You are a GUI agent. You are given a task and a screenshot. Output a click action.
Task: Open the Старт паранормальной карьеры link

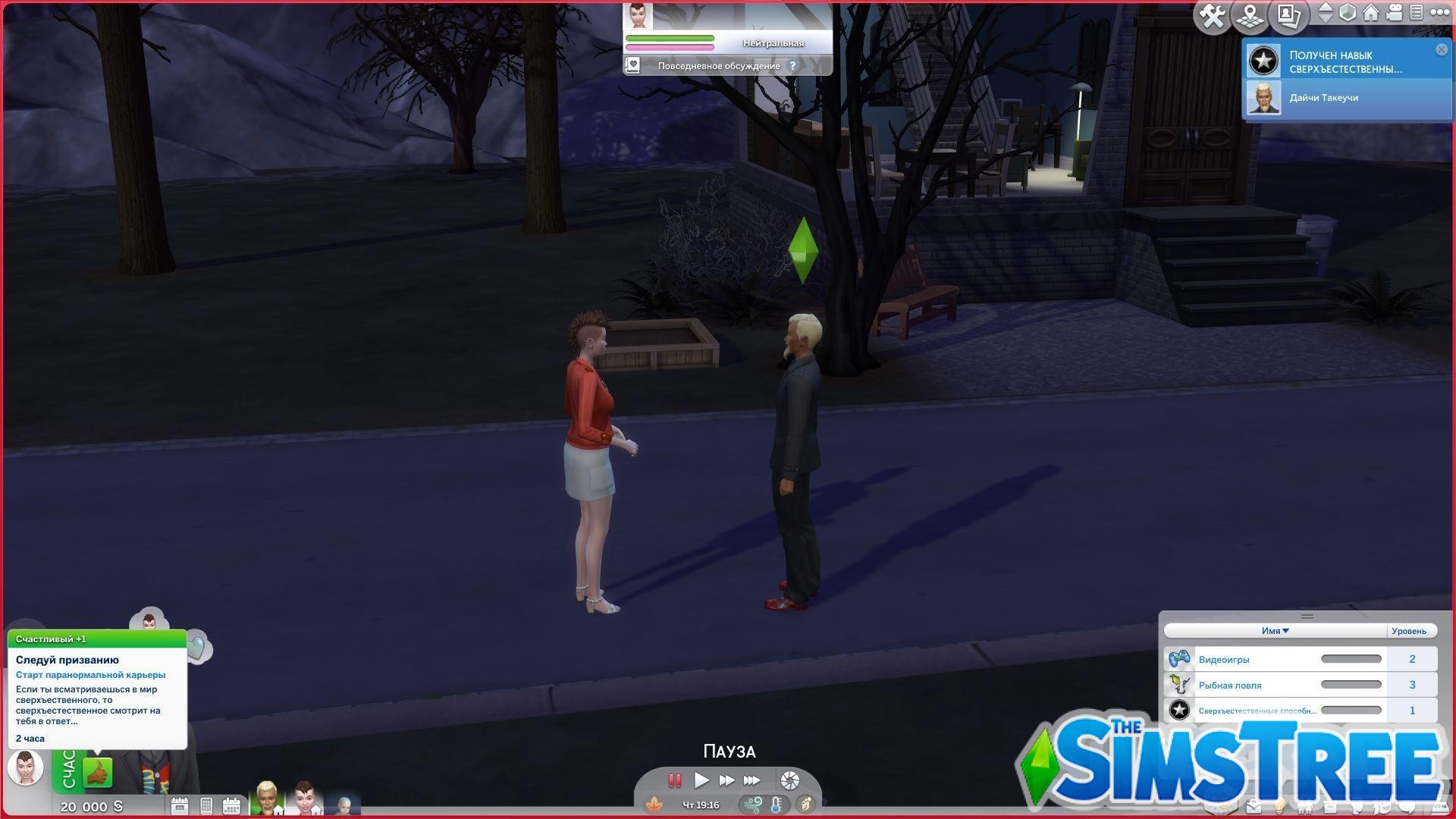click(x=90, y=674)
